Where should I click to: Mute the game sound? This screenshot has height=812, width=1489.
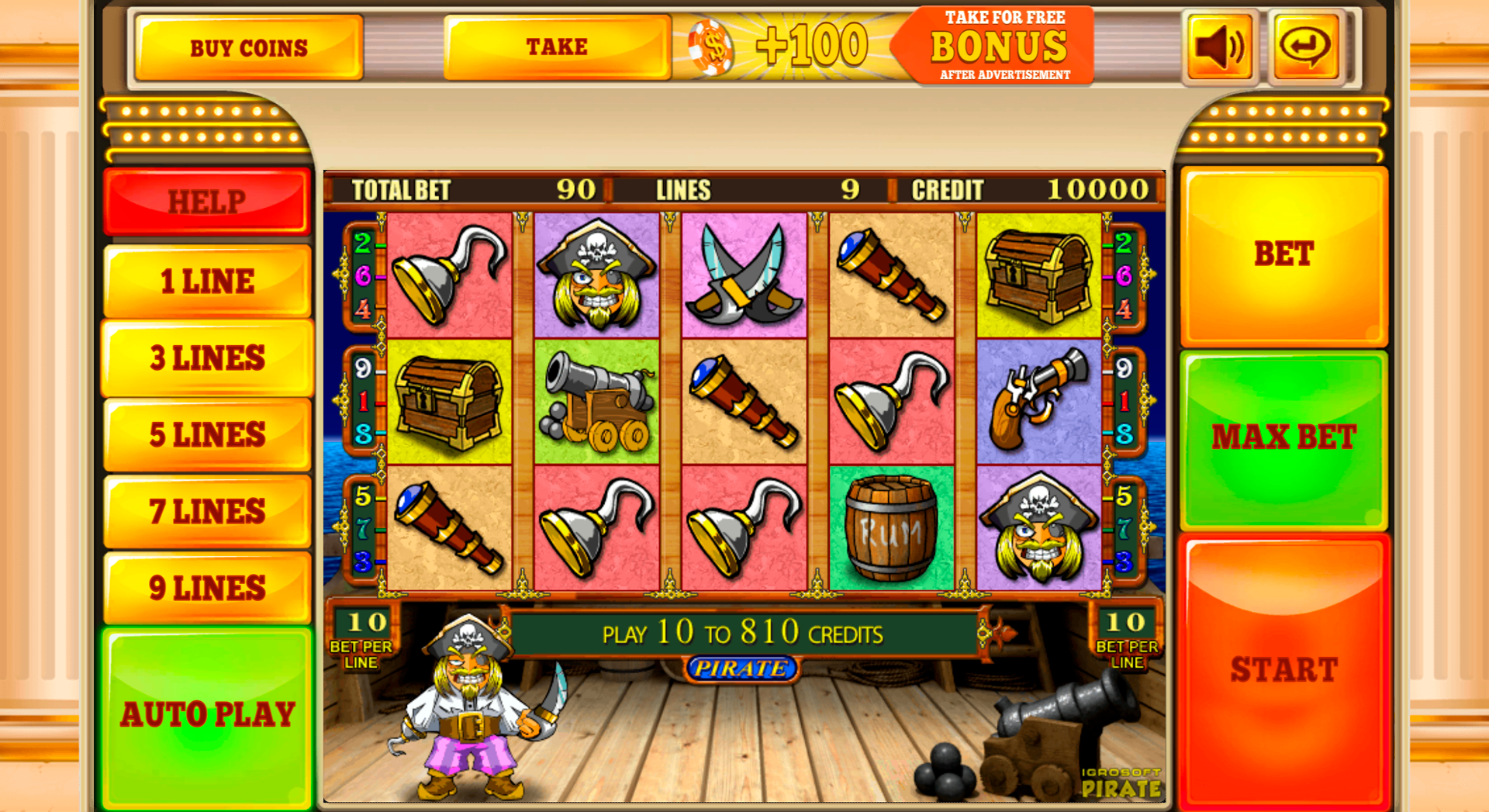[1218, 45]
